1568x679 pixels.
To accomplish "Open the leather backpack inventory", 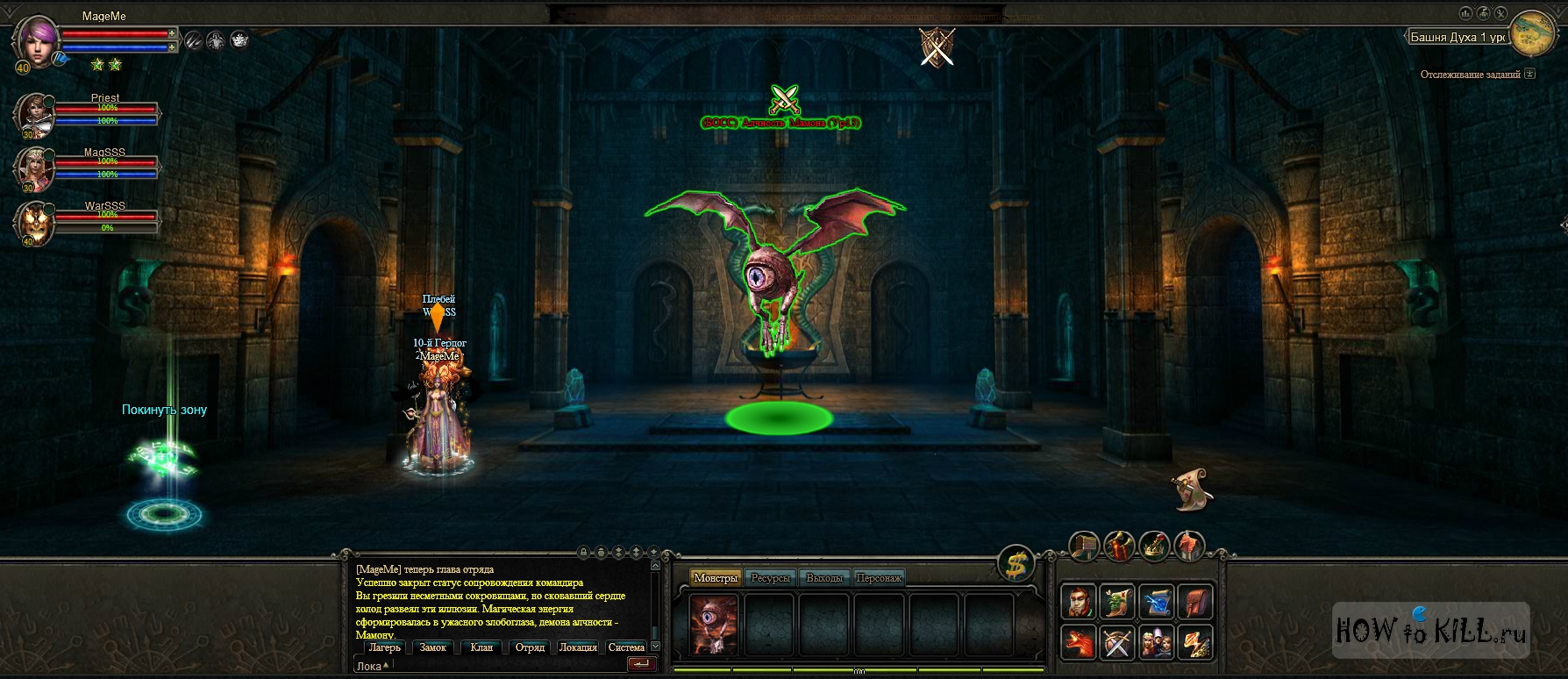I will 1194,601.
